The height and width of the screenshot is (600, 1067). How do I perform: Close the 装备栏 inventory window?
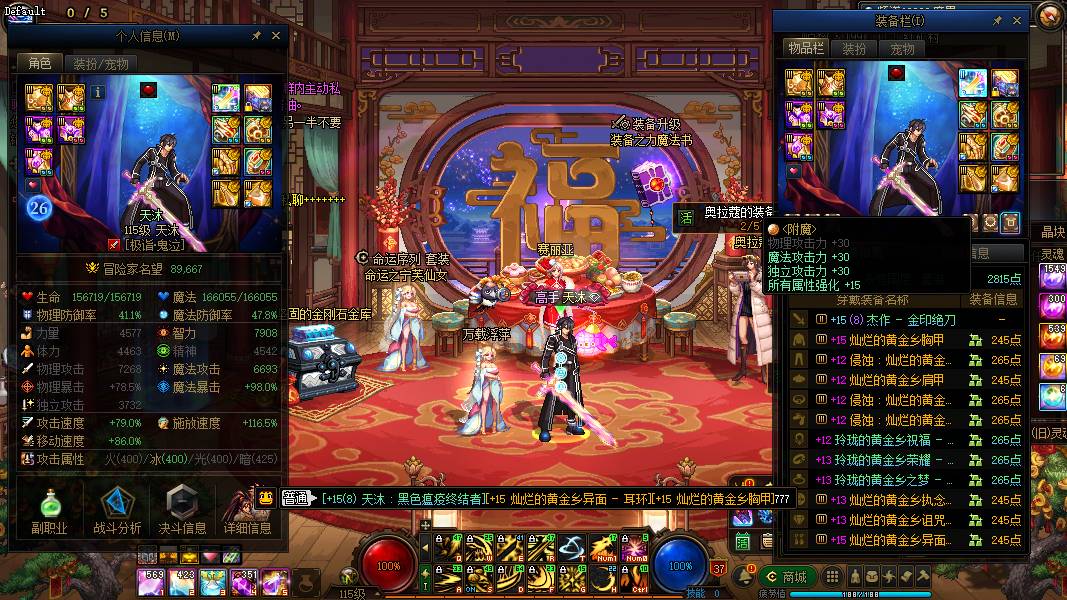point(1017,20)
